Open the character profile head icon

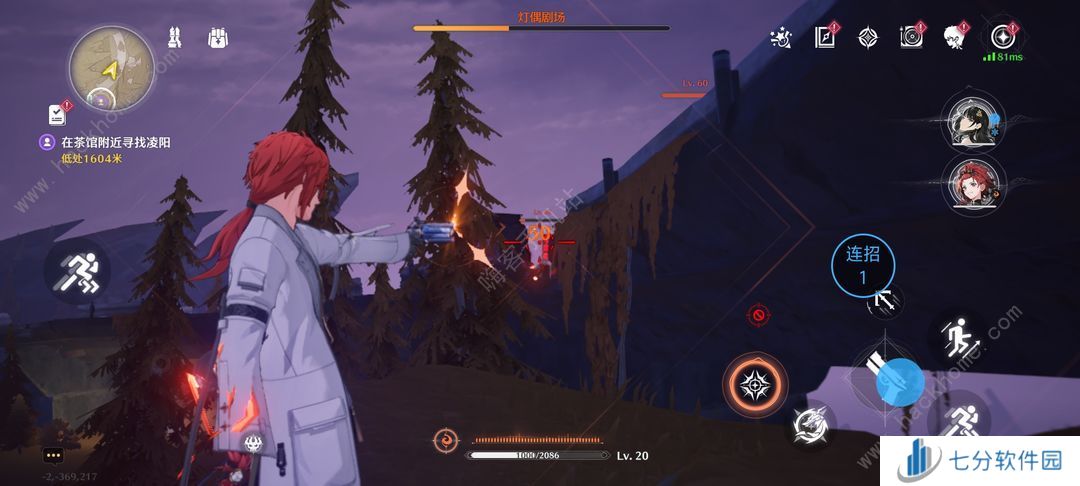[x=955, y=38]
